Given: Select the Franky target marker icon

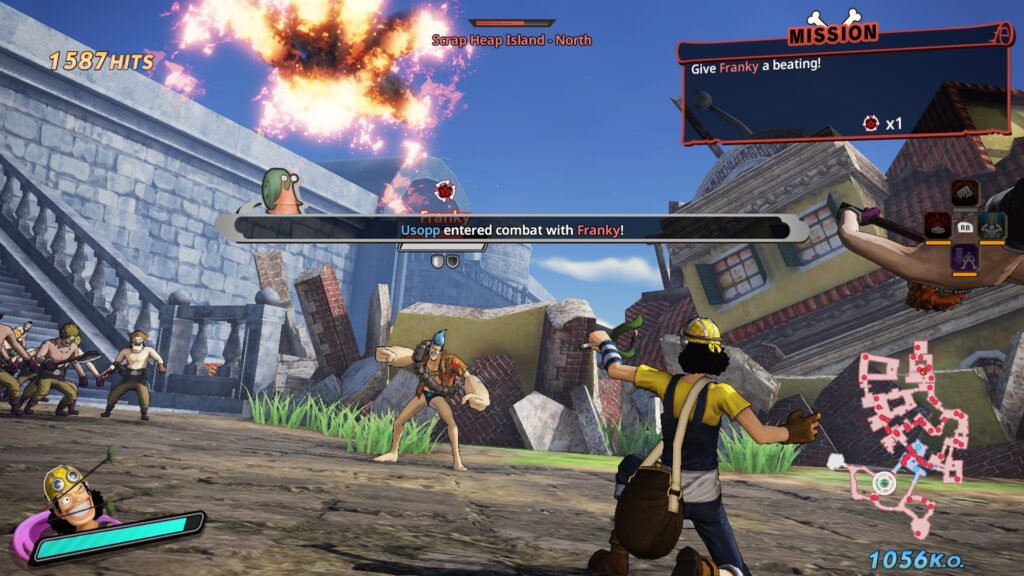Looking at the screenshot, I should 444,189.
